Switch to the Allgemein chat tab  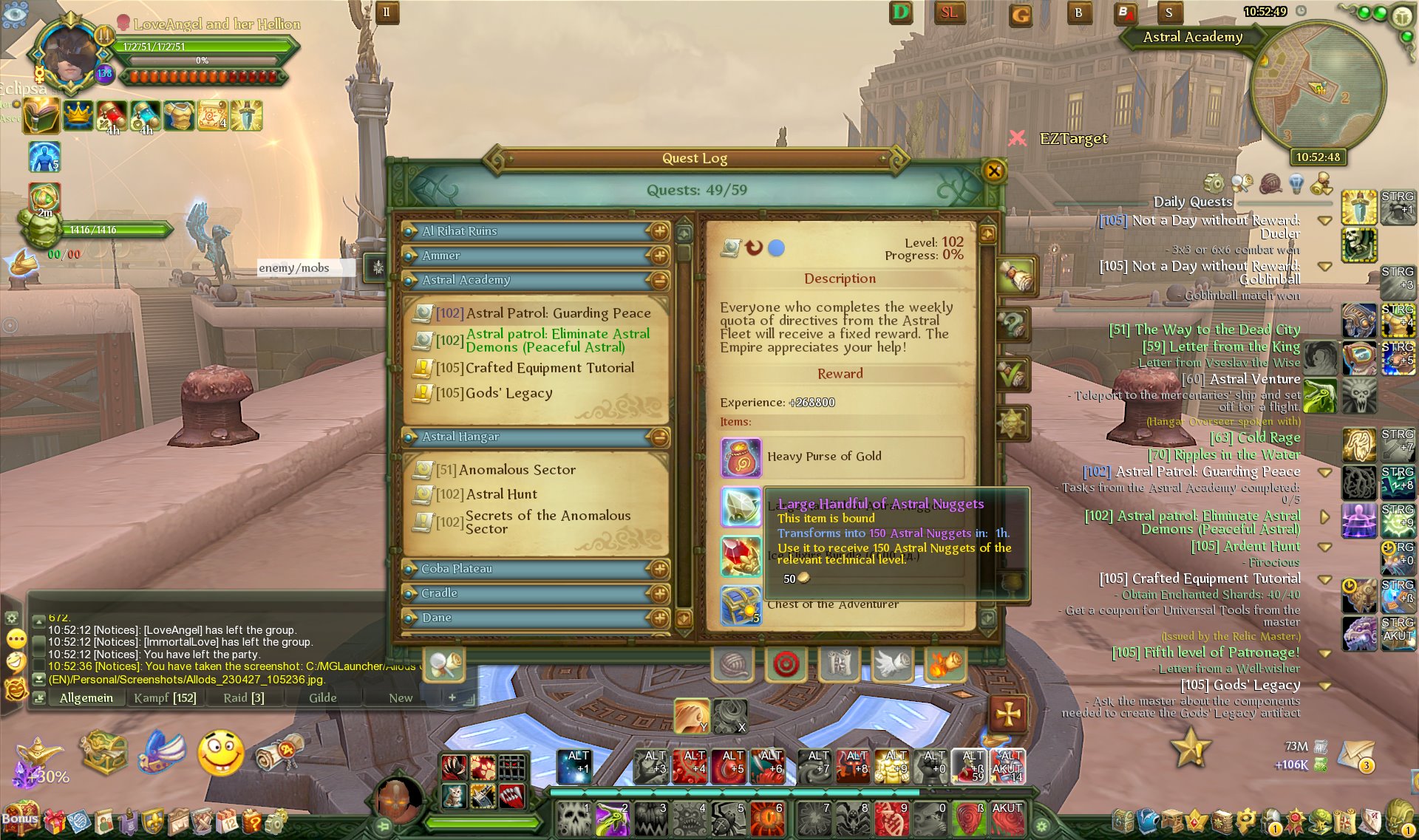coord(86,698)
